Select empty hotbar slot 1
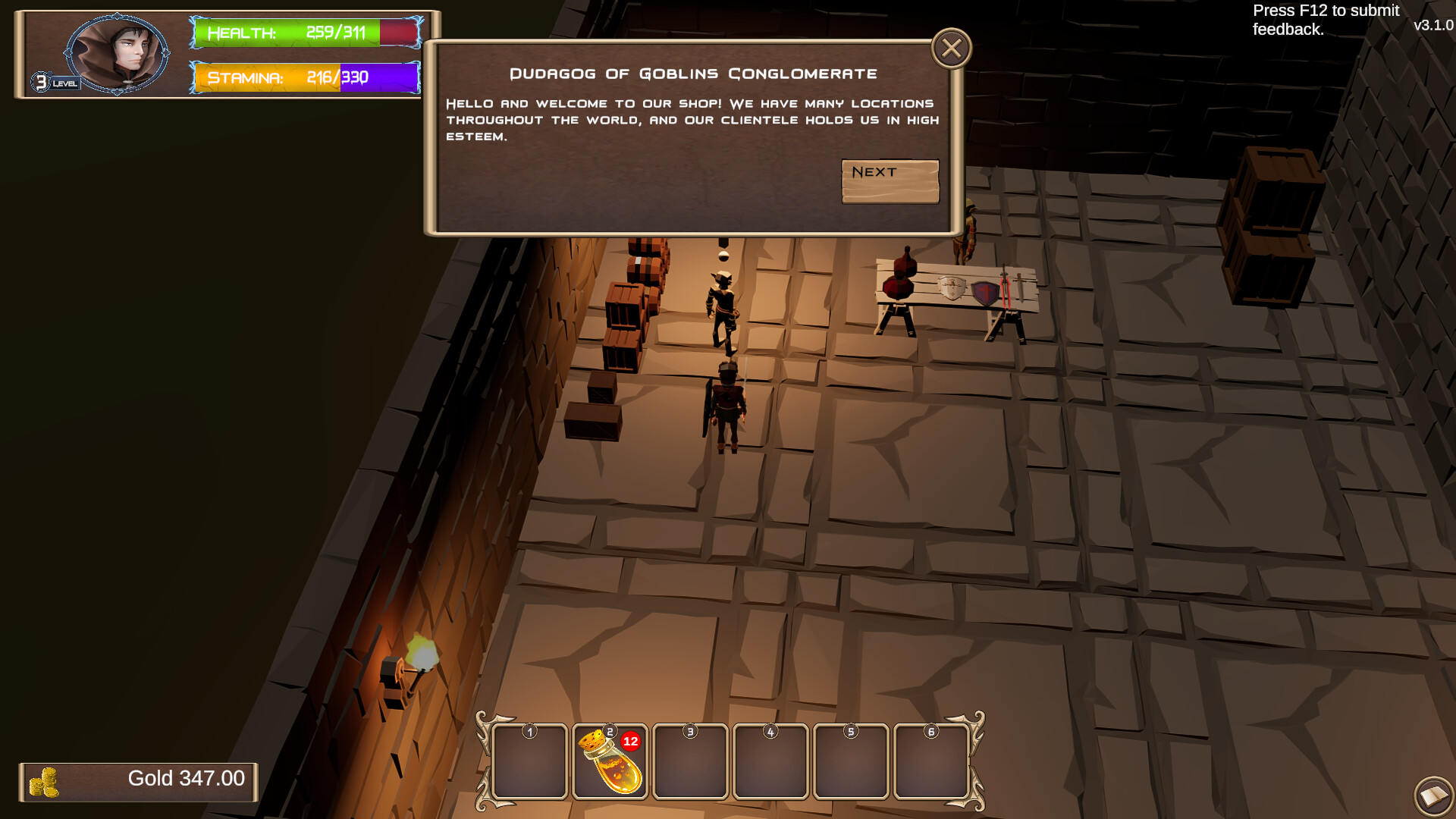1456x819 pixels. 530,761
